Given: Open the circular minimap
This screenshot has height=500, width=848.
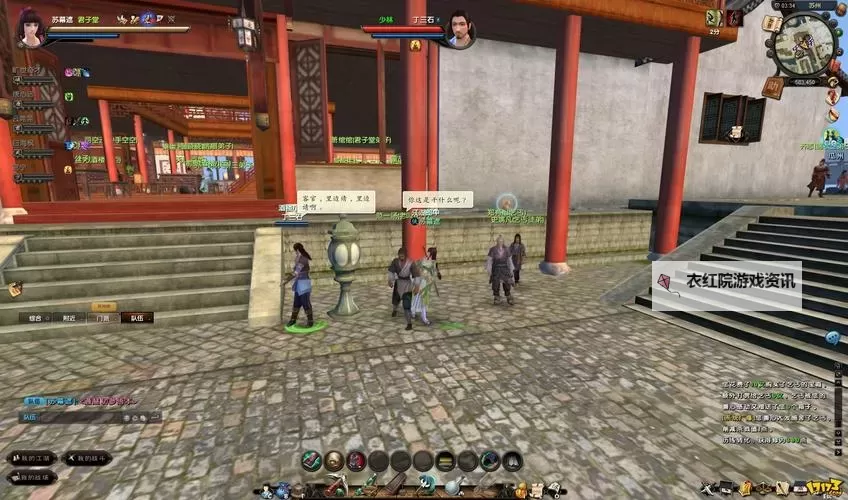Looking at the screenshot, I should click(806, 43).
